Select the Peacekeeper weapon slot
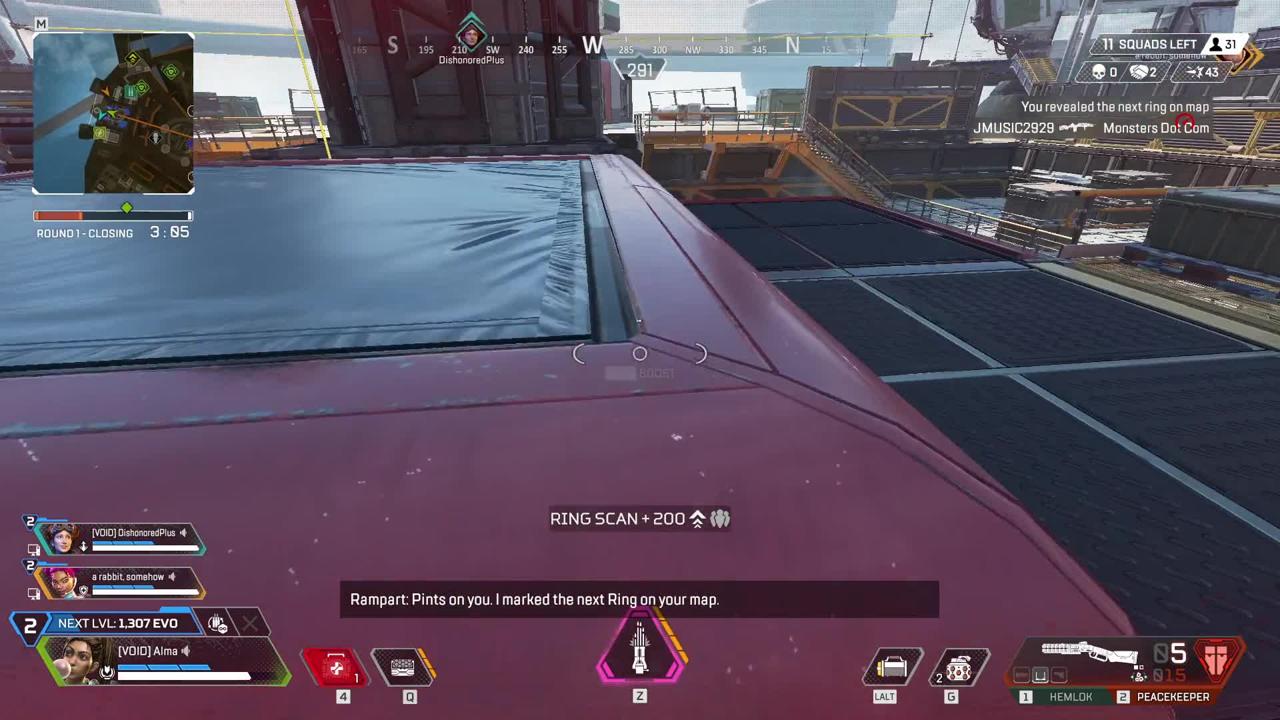Image resolution: width=1280 pixels, height=720 pixels. pyautogui.click(x=1164, y=697)
